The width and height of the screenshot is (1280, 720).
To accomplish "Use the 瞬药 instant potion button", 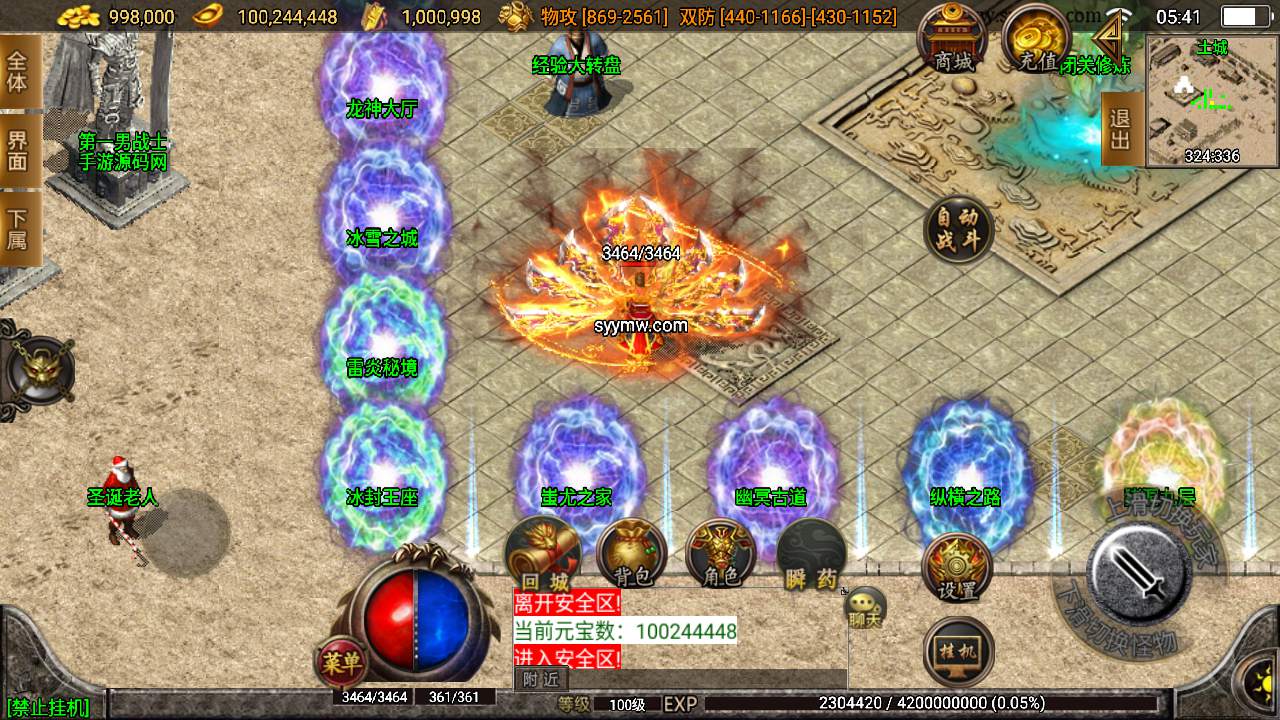I will [x=811, y=553].
